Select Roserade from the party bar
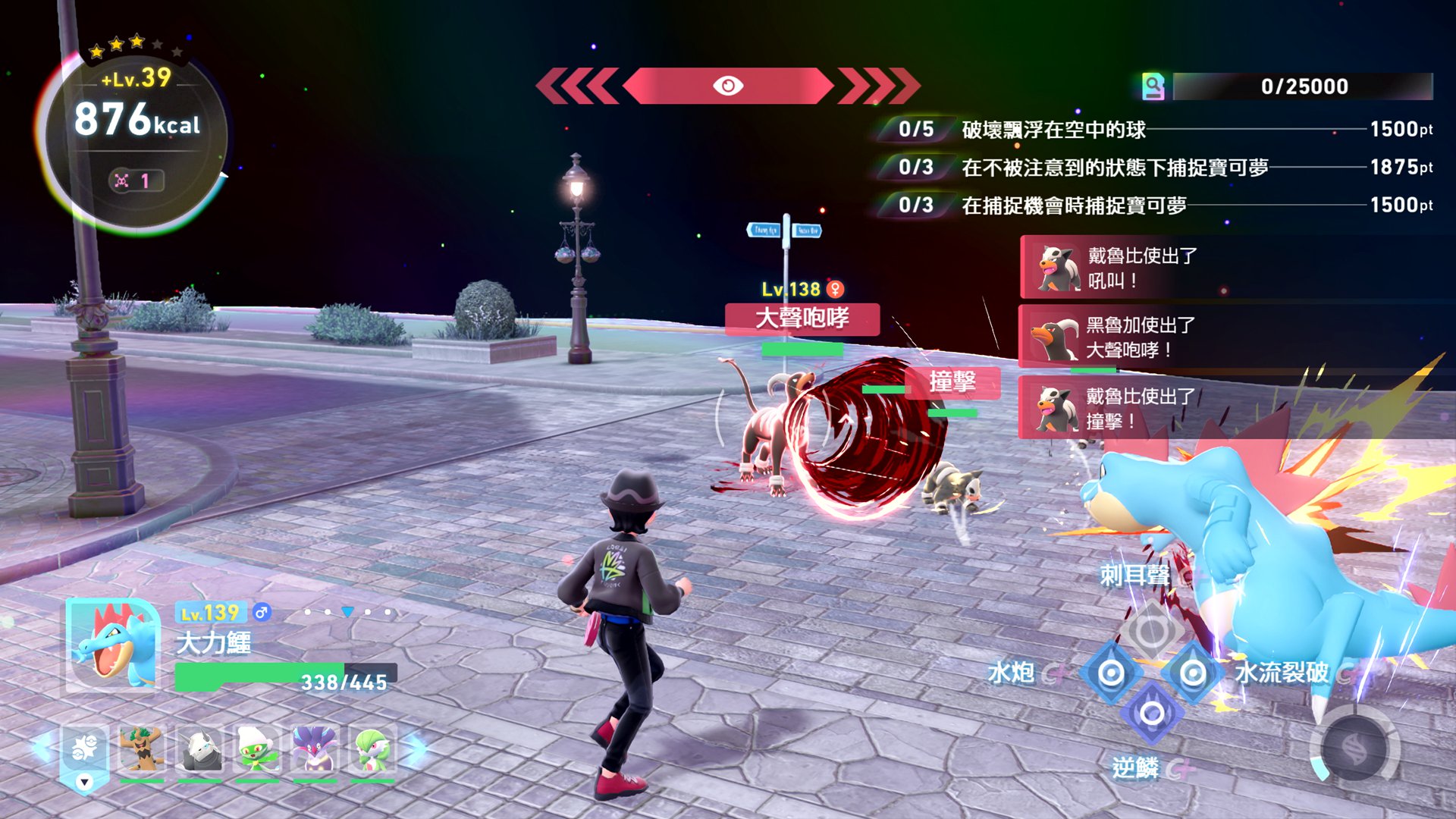This screenshot has height=819, width=1456. pyautogui.click(x=257, y=749)
